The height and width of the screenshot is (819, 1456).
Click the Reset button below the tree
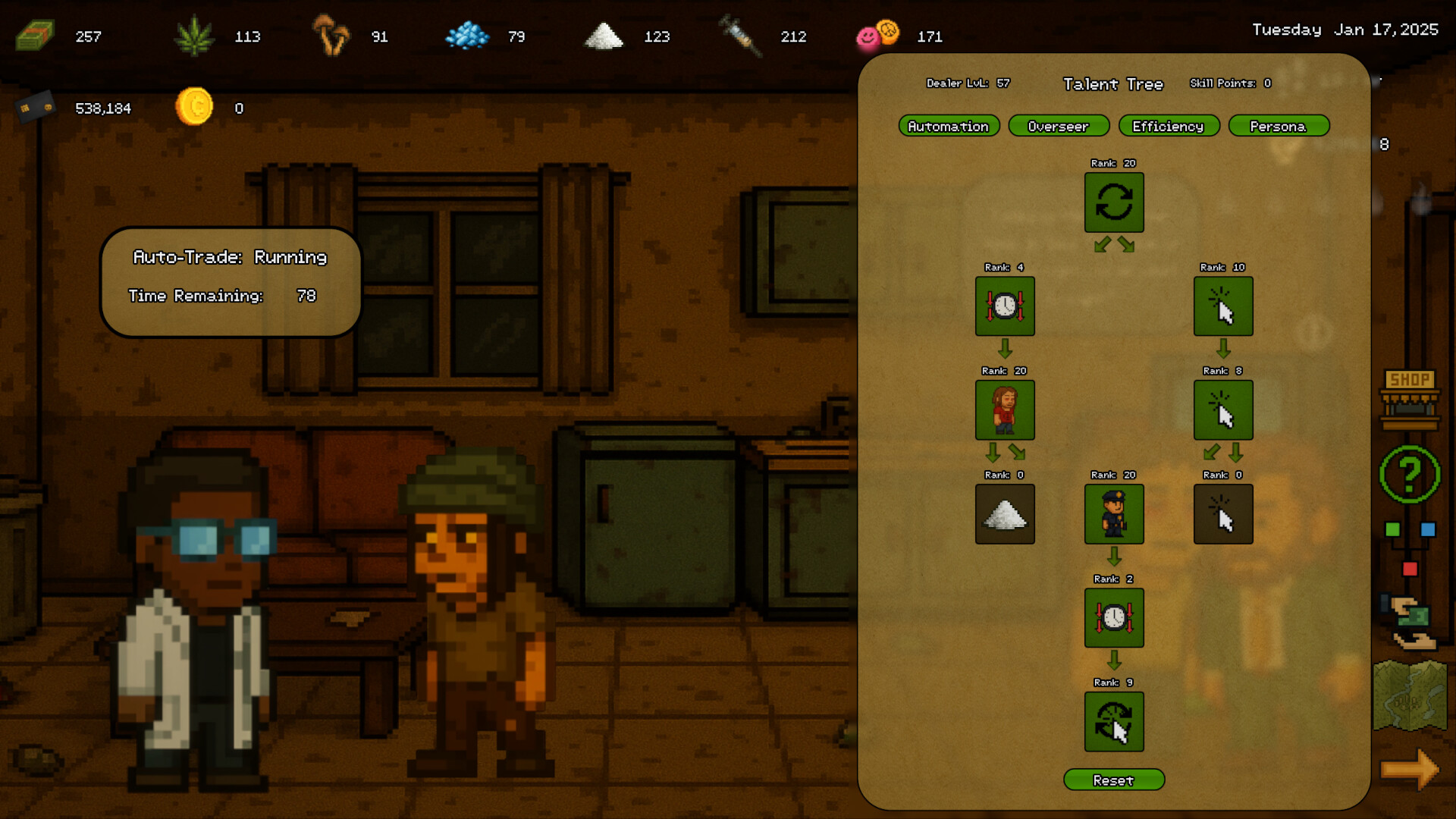[1114, 780]
